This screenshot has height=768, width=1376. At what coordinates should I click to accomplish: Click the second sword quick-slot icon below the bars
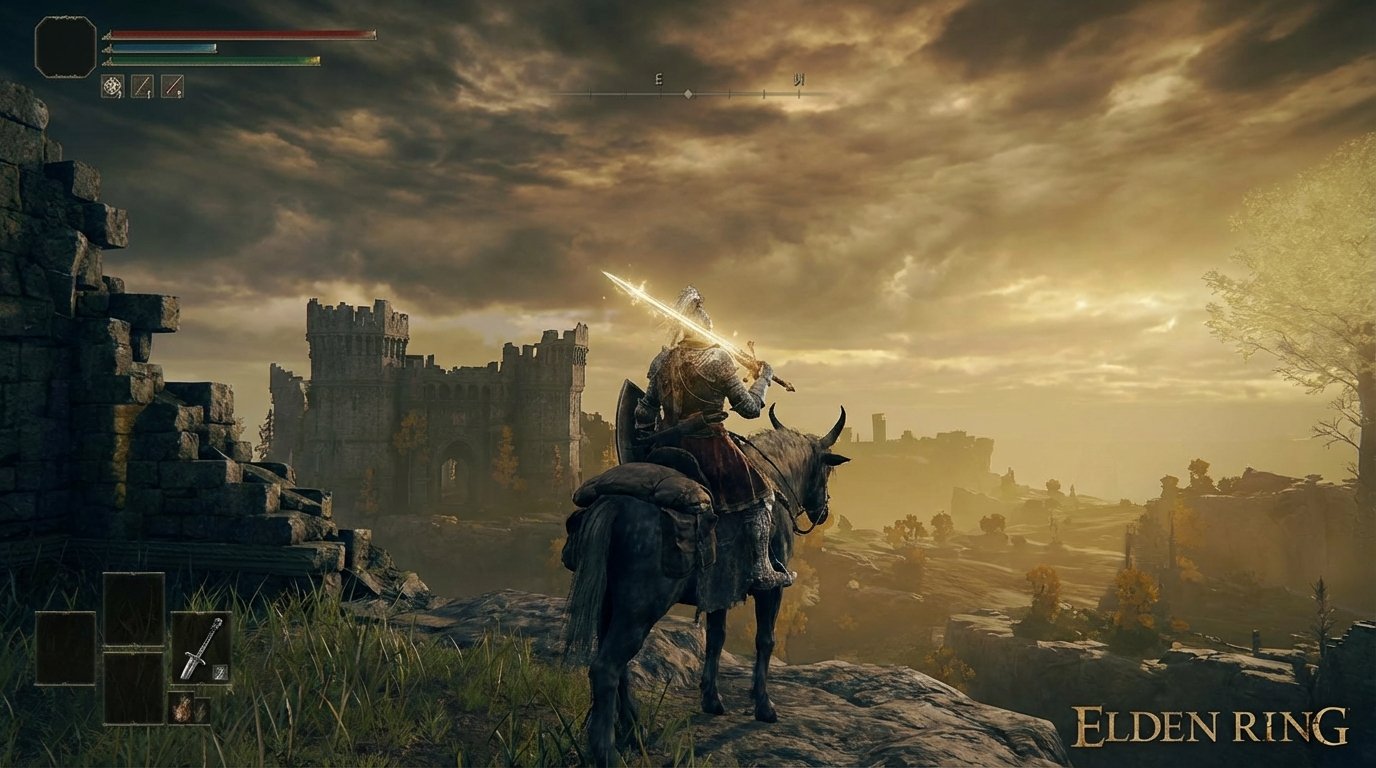[x=173, y=86]
